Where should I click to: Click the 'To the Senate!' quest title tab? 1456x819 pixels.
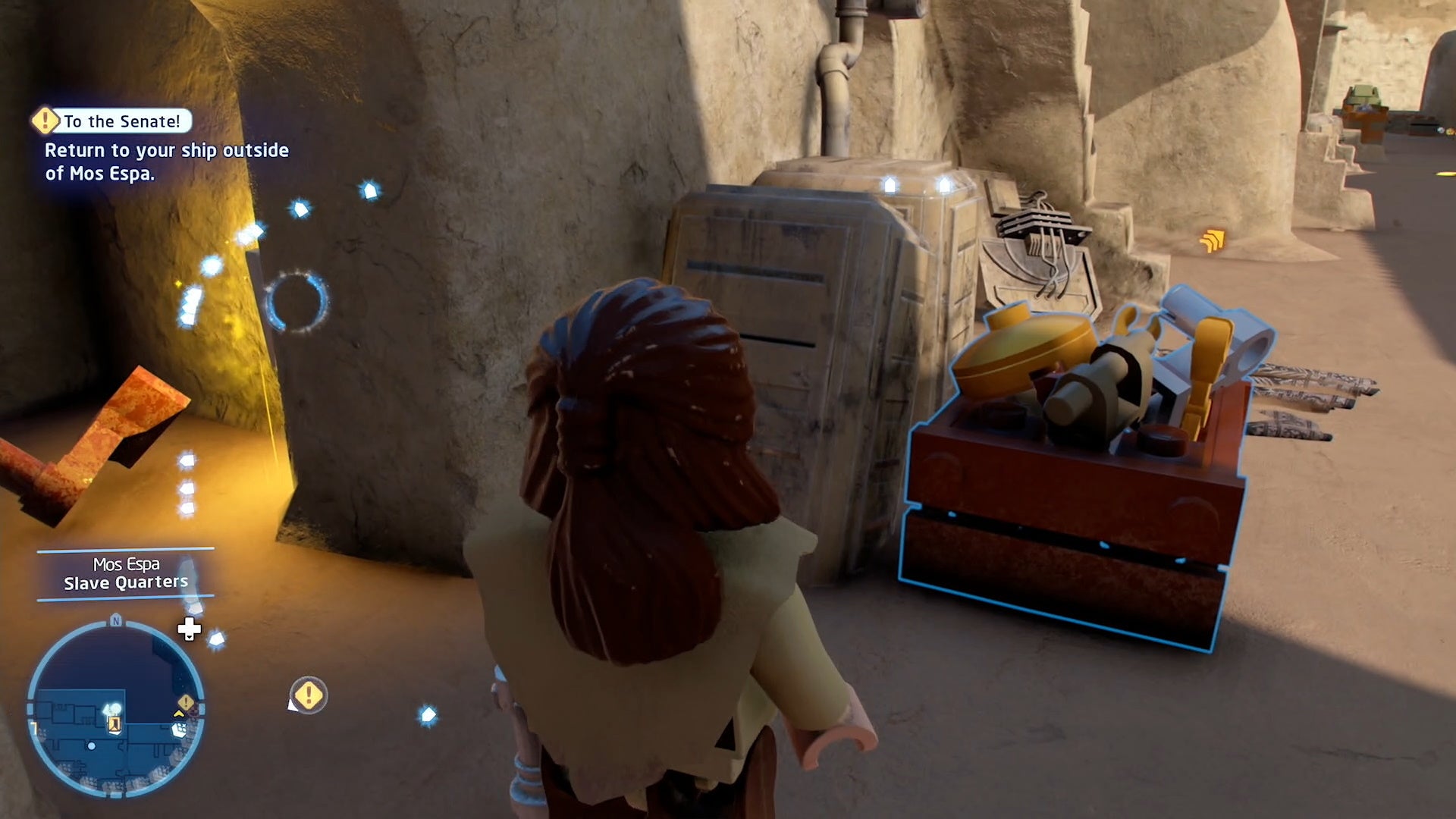pyautogui.click(x=121, y=121)
